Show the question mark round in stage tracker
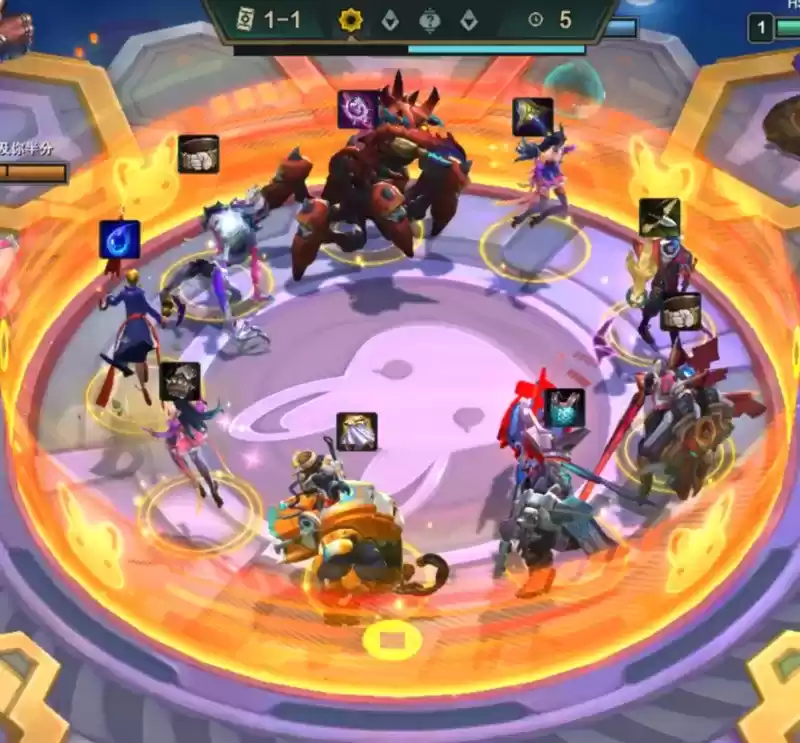800x743 pixels. [x=429, y=20]
